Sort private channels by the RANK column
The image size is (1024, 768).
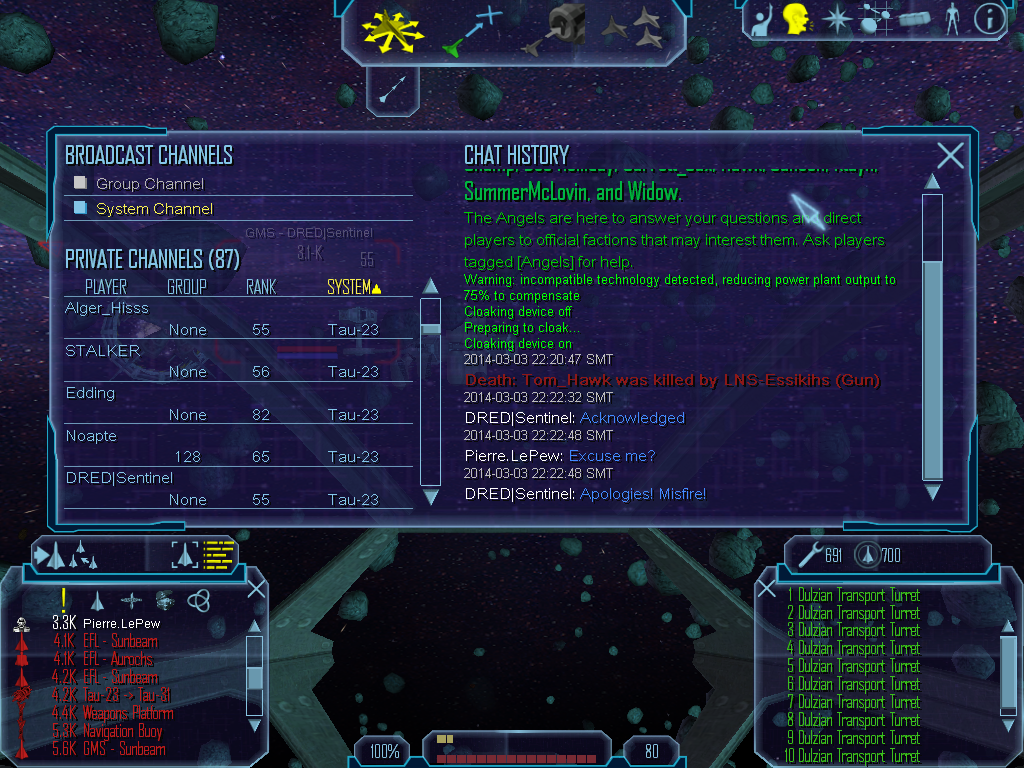pyautogui.click(x=261, y=287)
